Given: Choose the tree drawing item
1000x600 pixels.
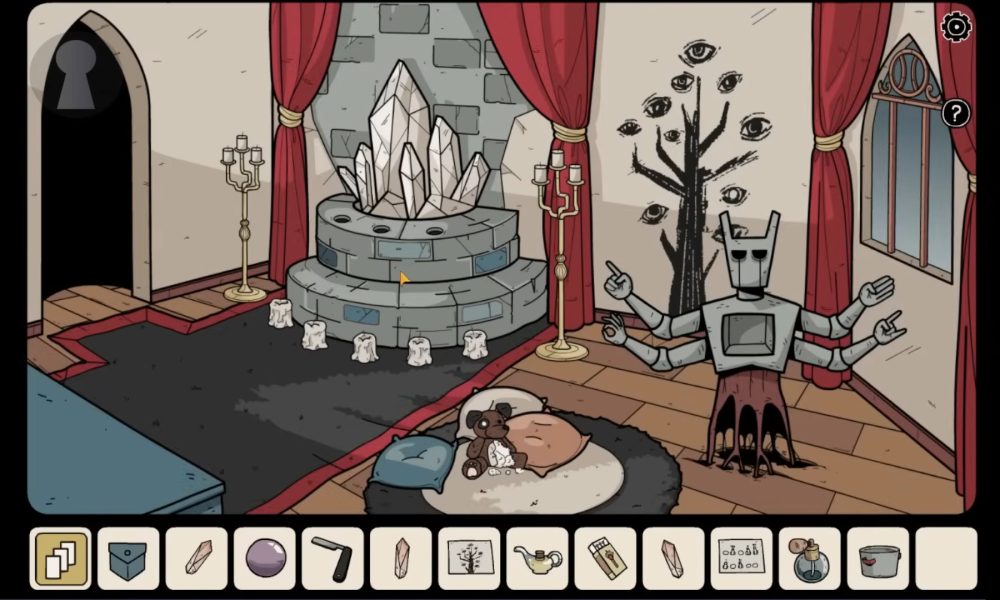Looking at the screenshot, I should [469, 558].
